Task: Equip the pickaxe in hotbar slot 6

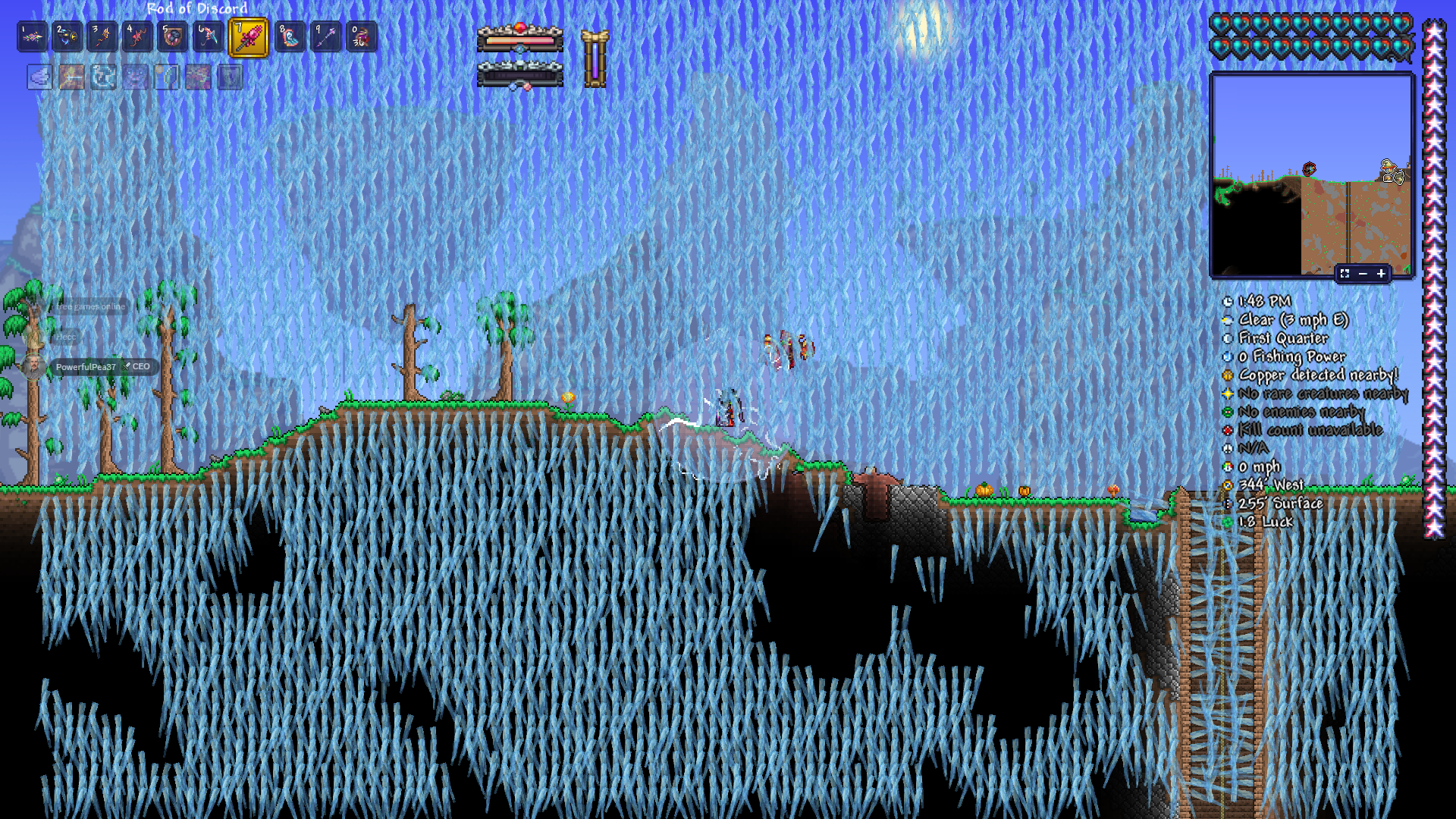Action: (x=207, y=37)
